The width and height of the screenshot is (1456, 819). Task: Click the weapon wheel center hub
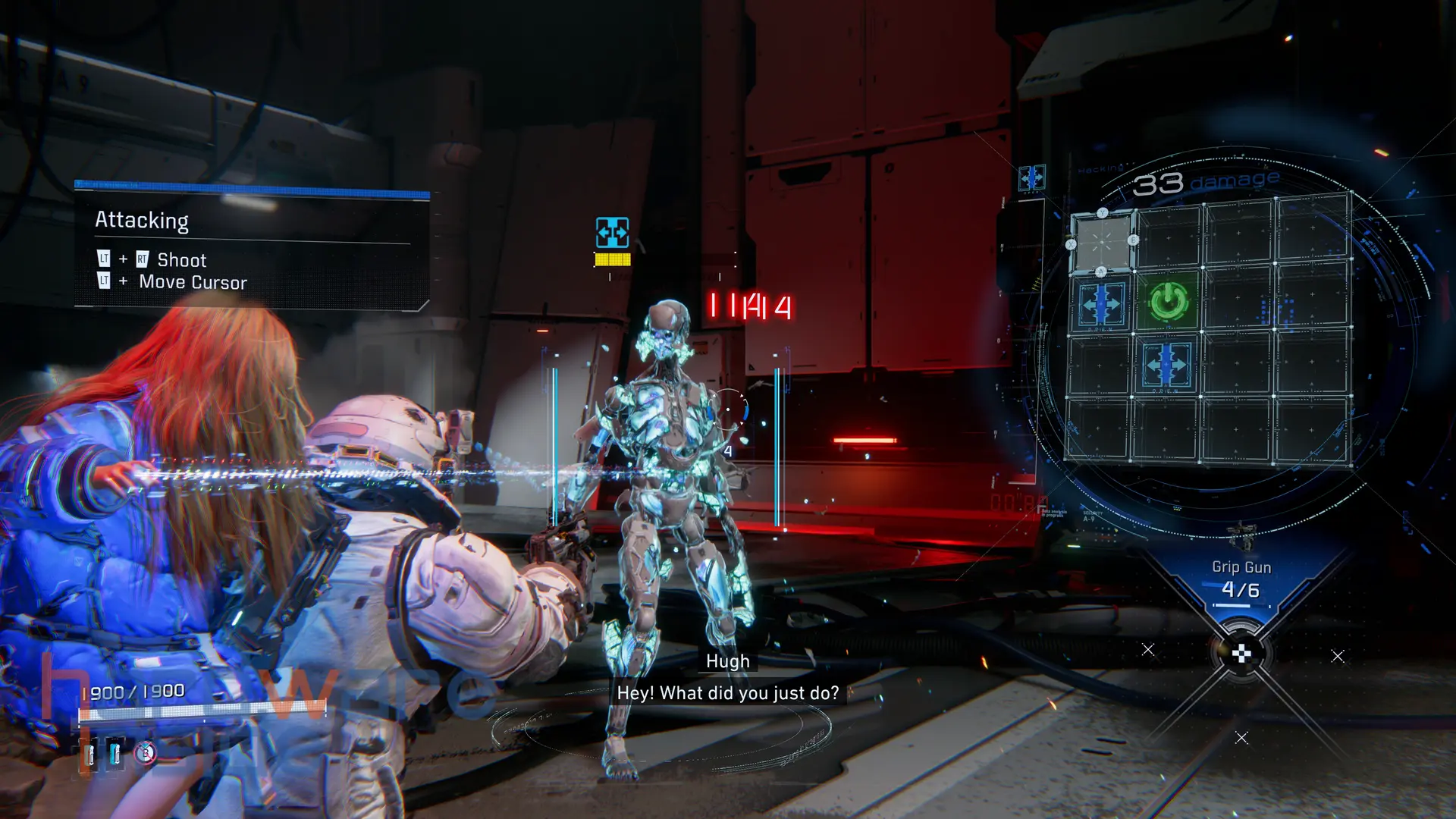pyautogui.click(x=1241, y=654)
